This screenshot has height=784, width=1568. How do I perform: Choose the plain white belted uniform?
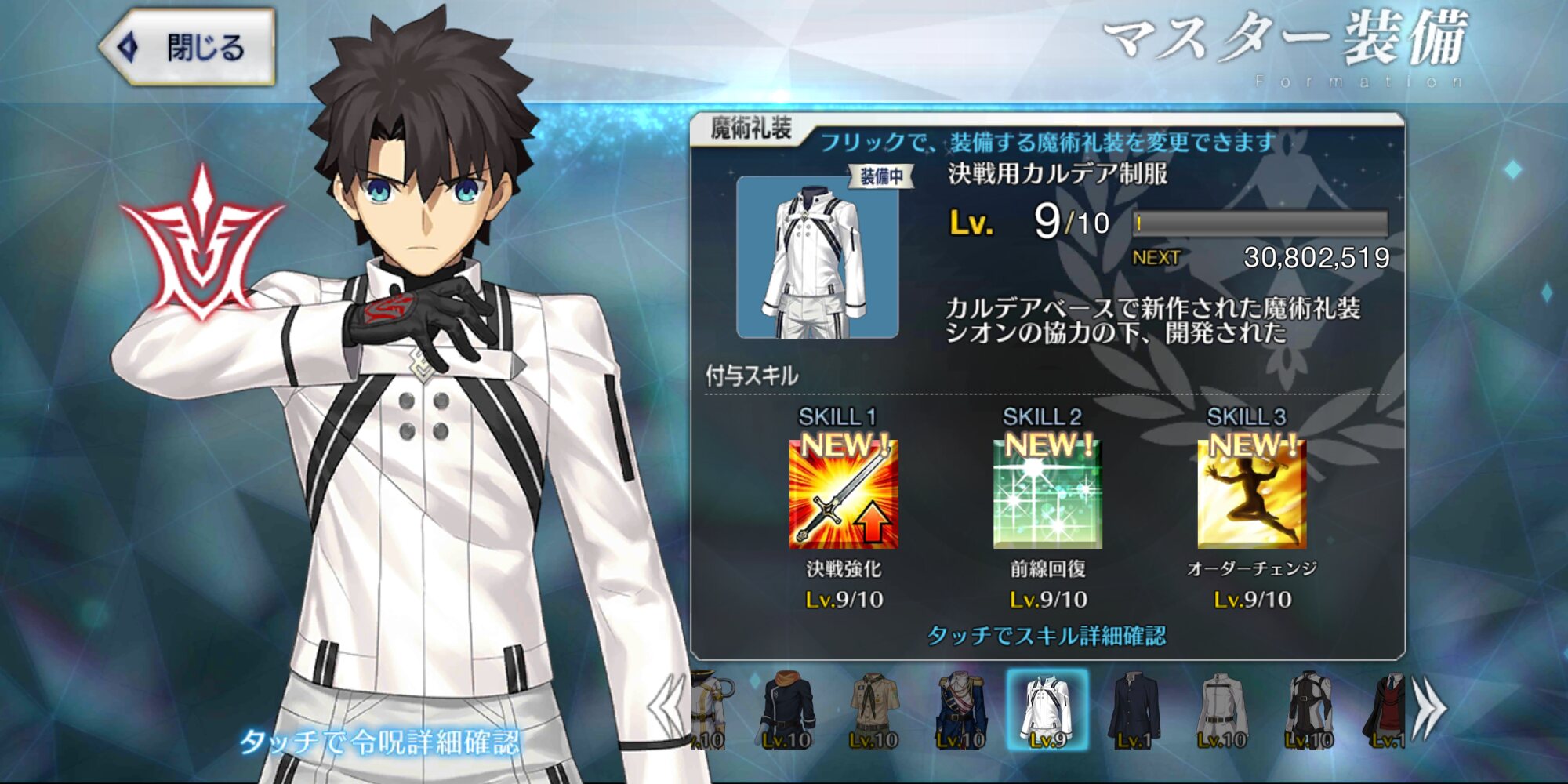tap(1221, 710)
